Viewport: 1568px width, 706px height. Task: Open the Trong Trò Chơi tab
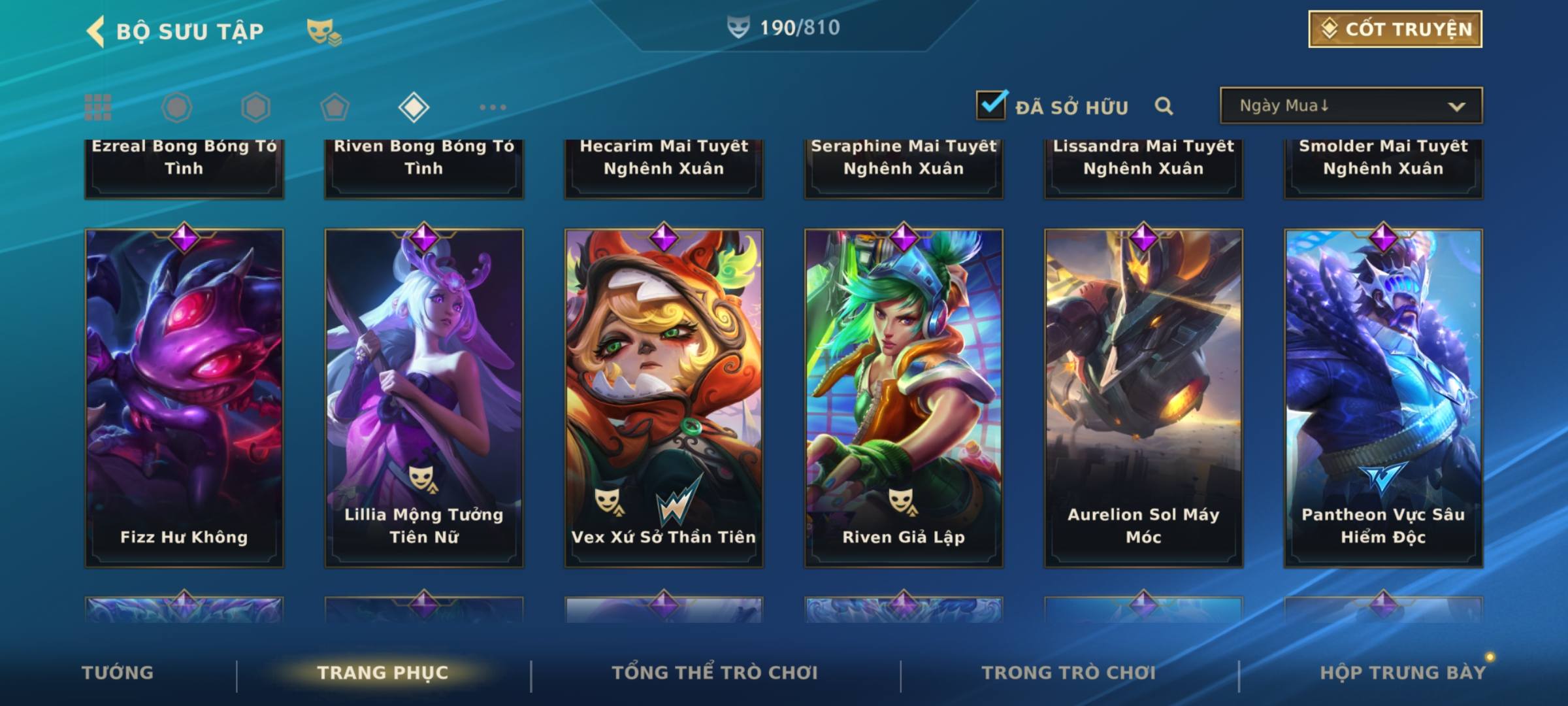coord(1069,673)
